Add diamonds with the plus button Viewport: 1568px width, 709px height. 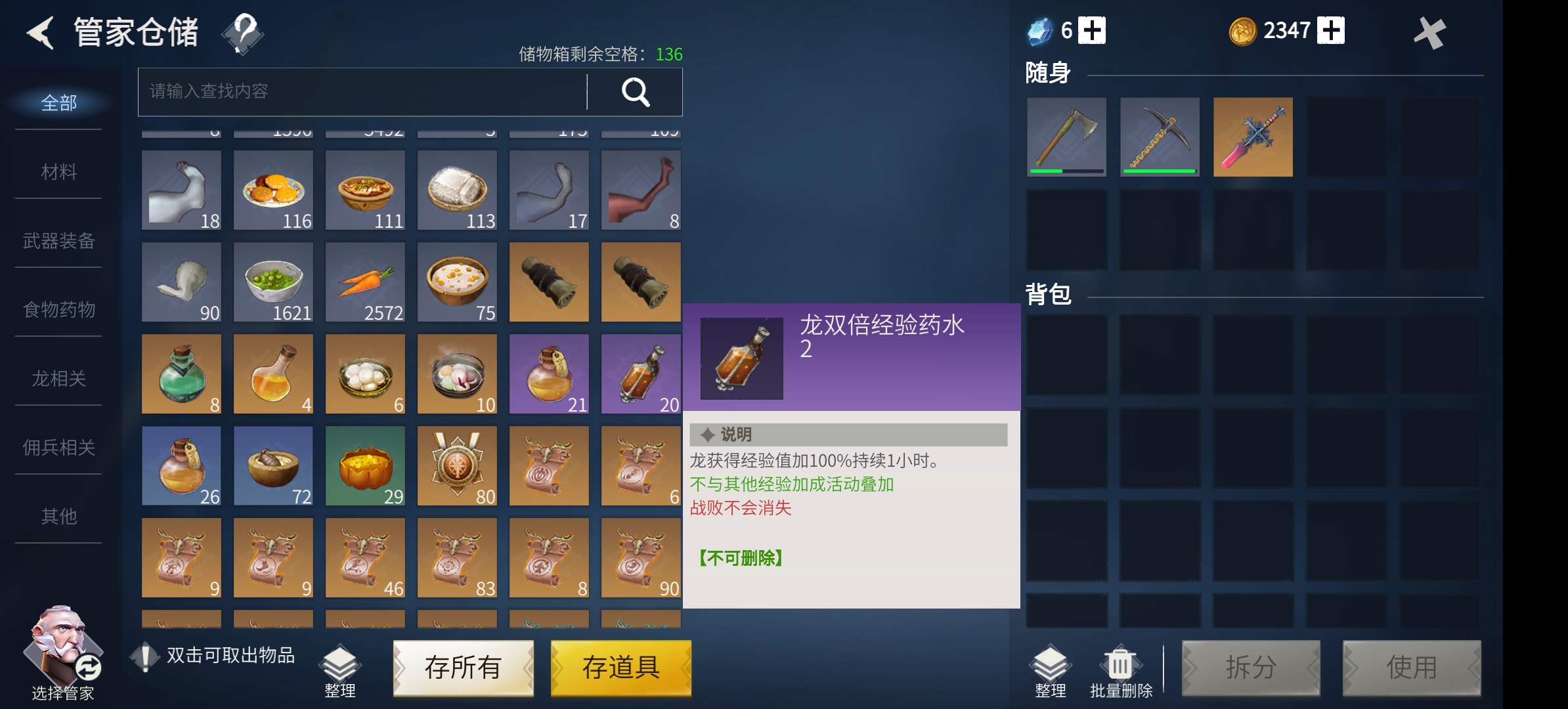[x=1092, y=30]
